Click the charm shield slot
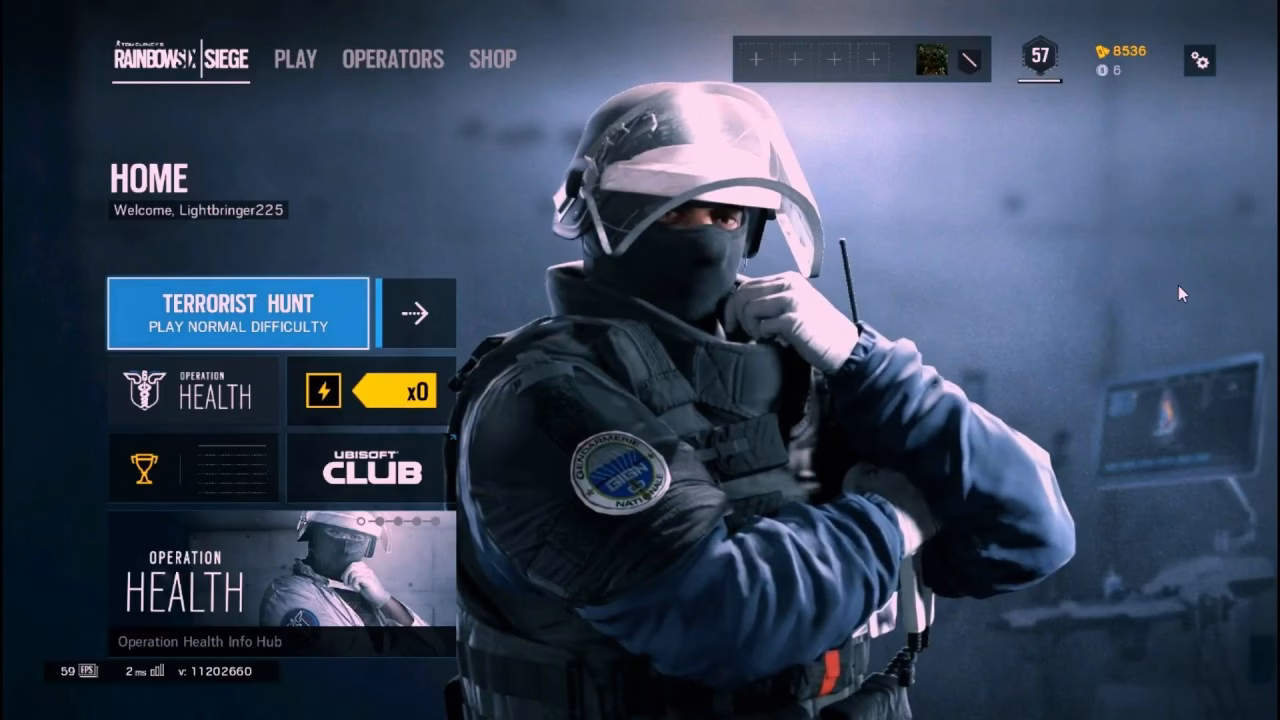The height and width of the screenshot is (720, 1280). tap(967, 60)
